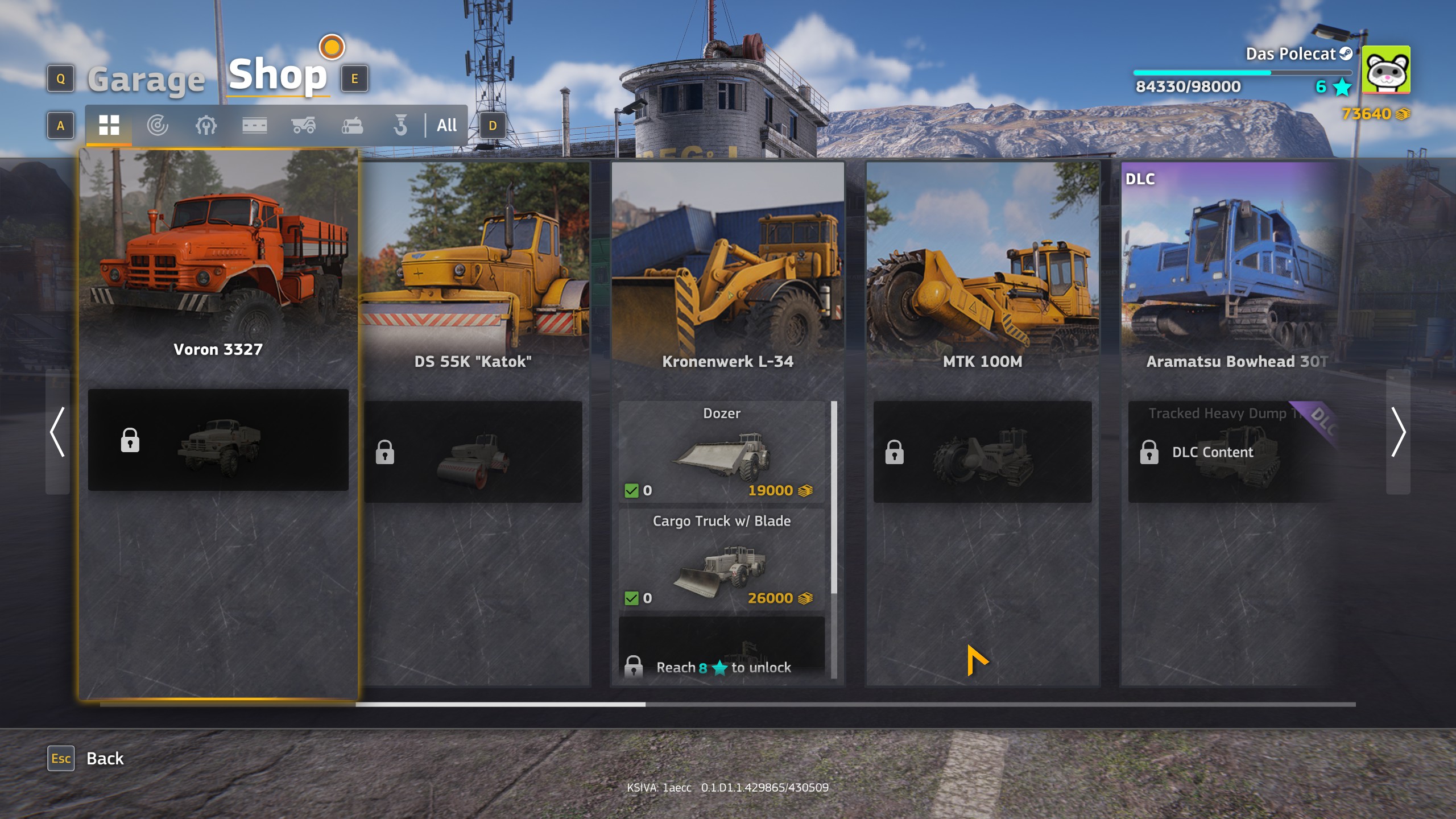1456x819 pixels.
Task: Show the log hauling category
Action: tap(352, 125)
